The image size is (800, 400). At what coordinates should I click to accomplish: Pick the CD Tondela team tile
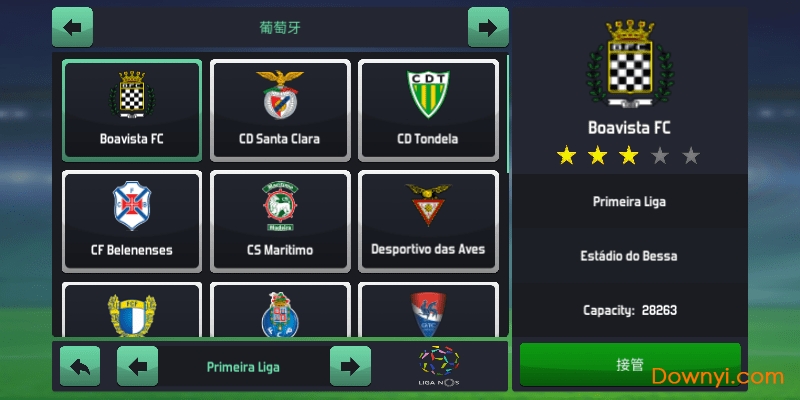[x=428, y=110]
